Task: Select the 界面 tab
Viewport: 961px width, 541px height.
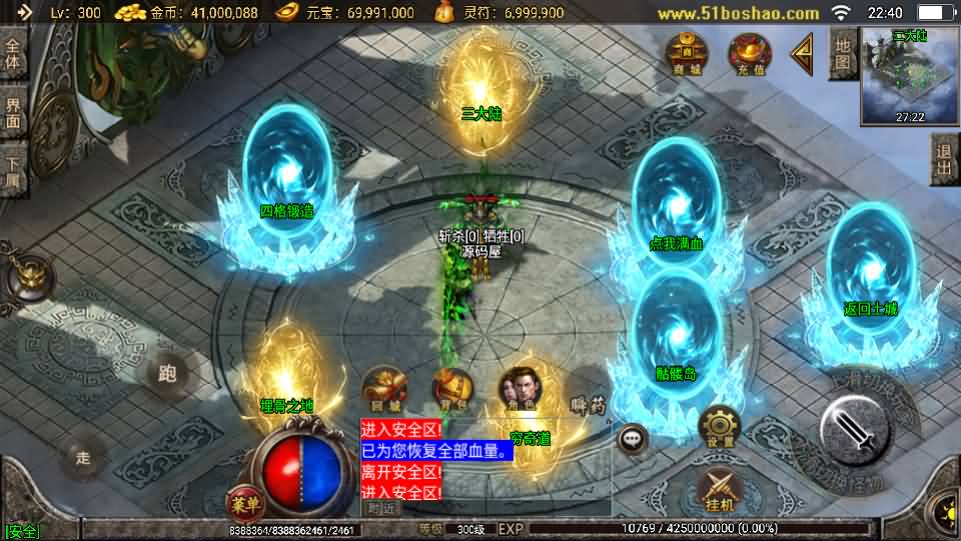Action: (x=14, y=113)
